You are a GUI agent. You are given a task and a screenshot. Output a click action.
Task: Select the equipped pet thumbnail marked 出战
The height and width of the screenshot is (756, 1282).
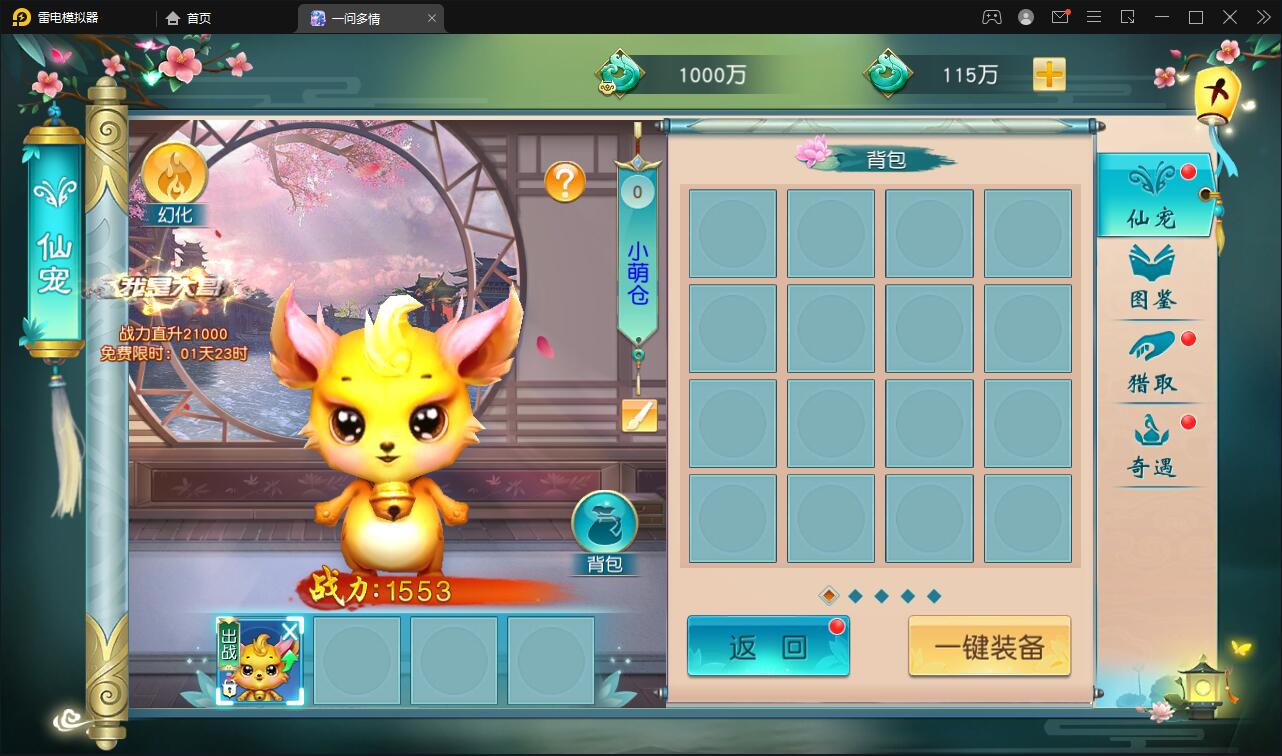[258, 659]
